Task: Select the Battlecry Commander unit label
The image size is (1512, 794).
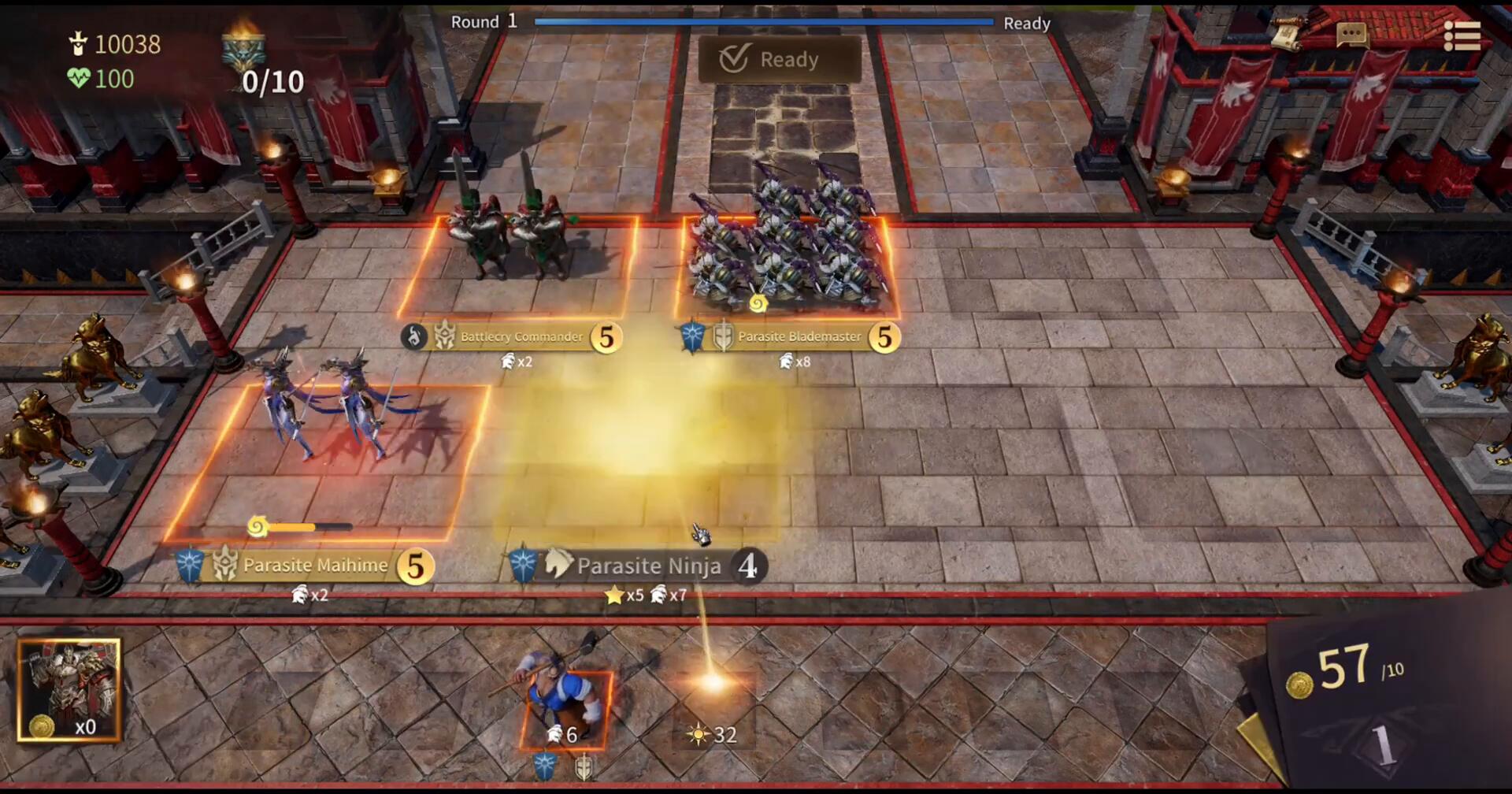Action: (x=521, y=337)
